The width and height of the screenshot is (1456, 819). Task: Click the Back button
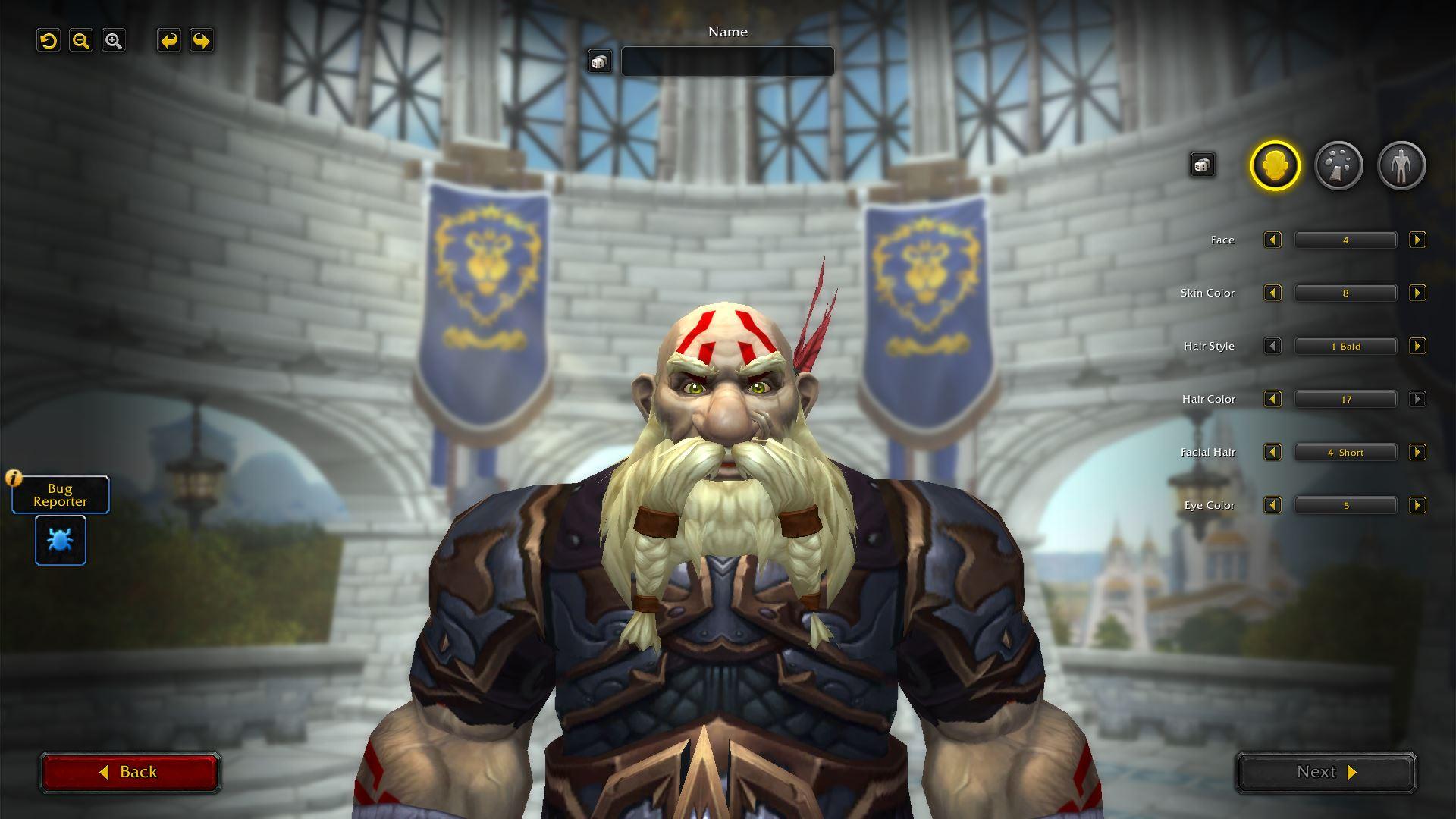tap(130, 771)
